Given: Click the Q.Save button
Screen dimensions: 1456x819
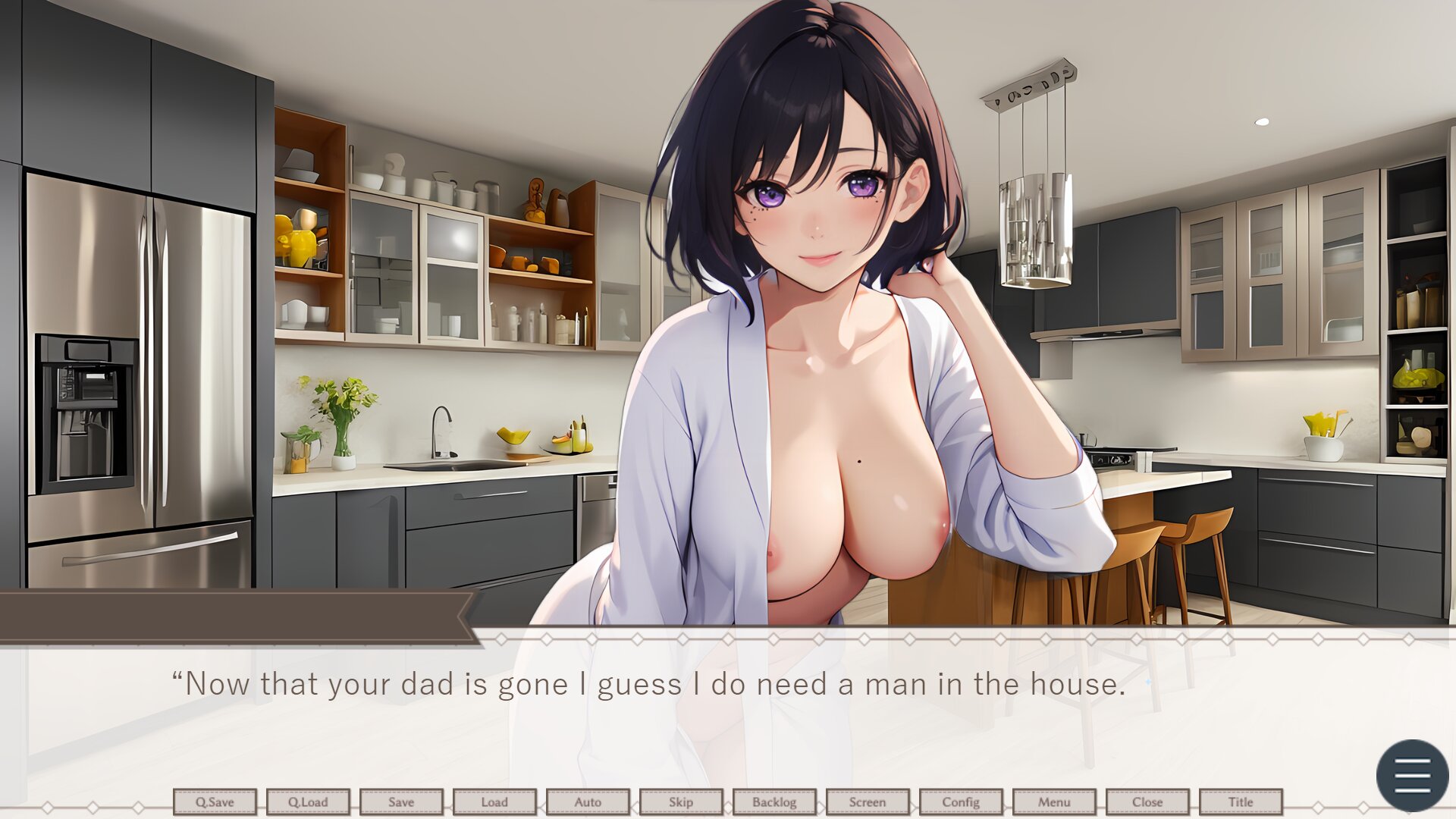Looking at the screenshot, I should tap(215, 802).
